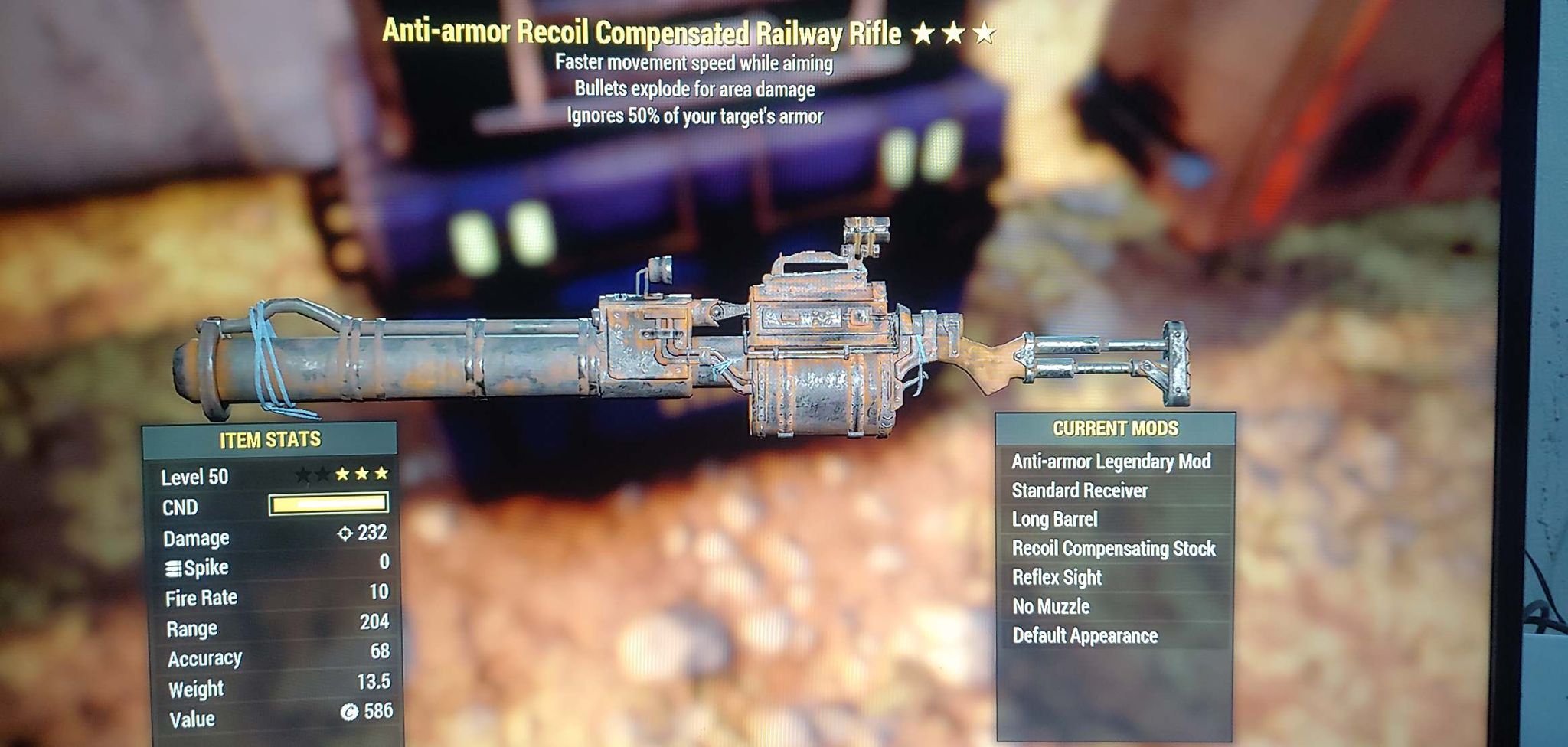Choose the No Muzzle mod entry

tap(1050, 607)
